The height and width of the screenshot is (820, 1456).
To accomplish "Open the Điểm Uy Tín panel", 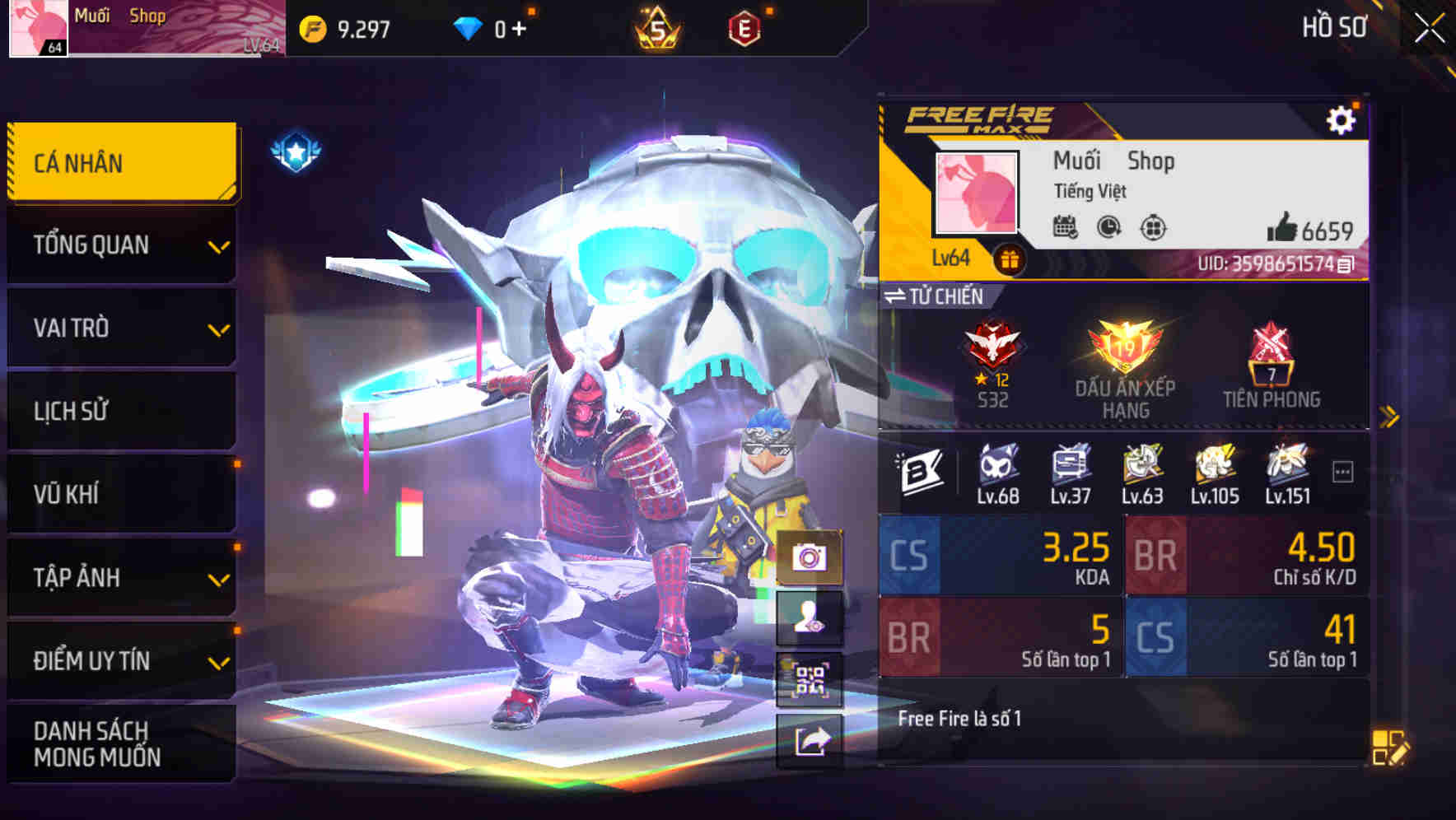I will (x=120, y=660).
